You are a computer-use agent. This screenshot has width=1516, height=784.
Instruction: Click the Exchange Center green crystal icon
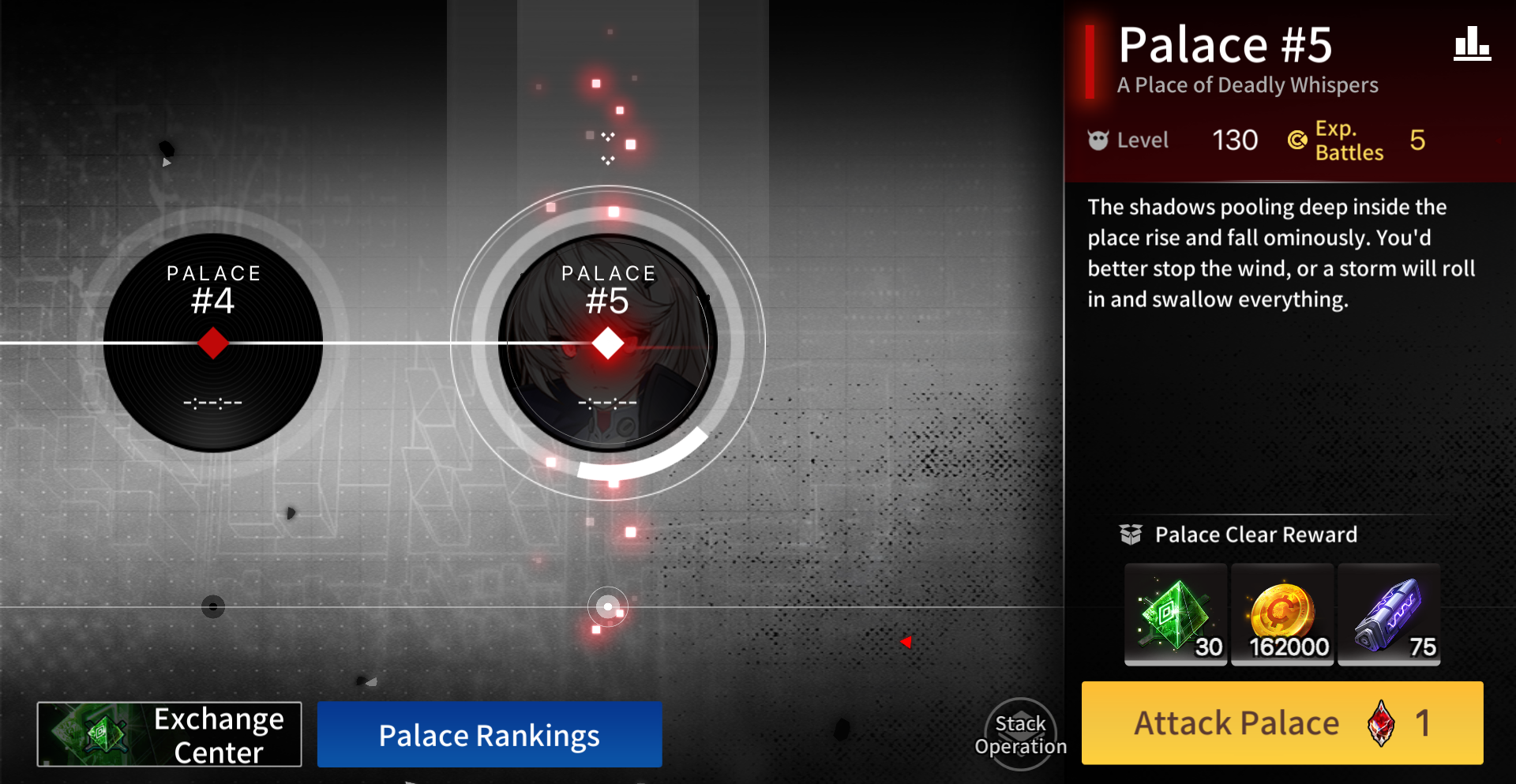pyautogui.click(x=95, y=733)
